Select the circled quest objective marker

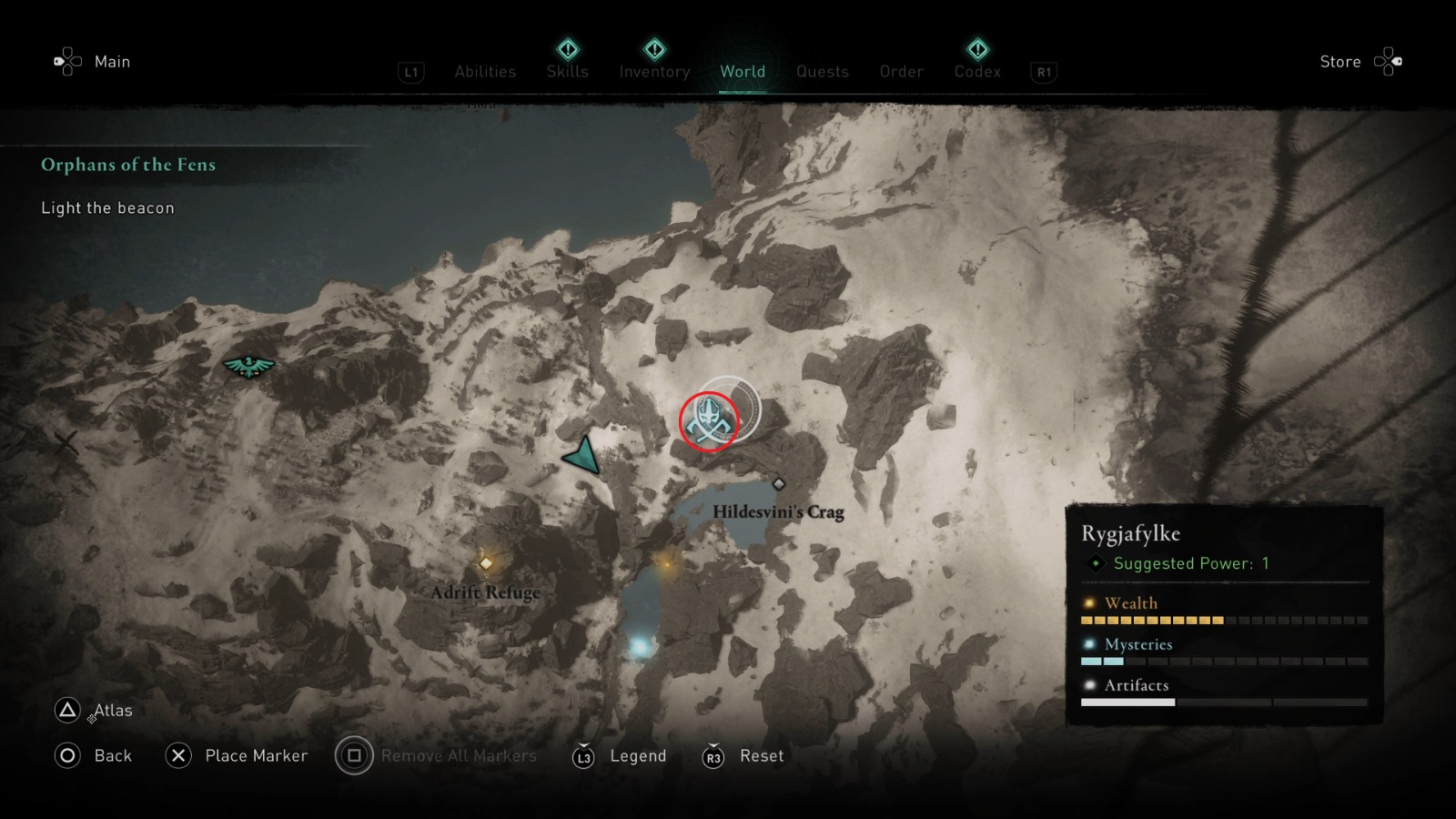pyautogui.click(x=709, y=420)
